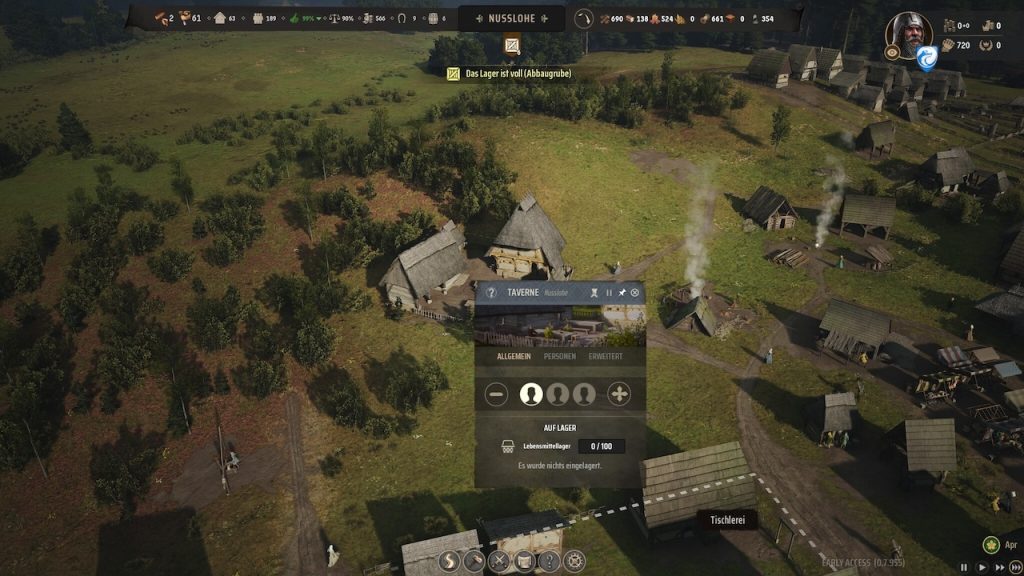Open the Nusslohe settlement name banner
The height and width of the screenshot is (576, 1024).
click(x=511, y=18)
